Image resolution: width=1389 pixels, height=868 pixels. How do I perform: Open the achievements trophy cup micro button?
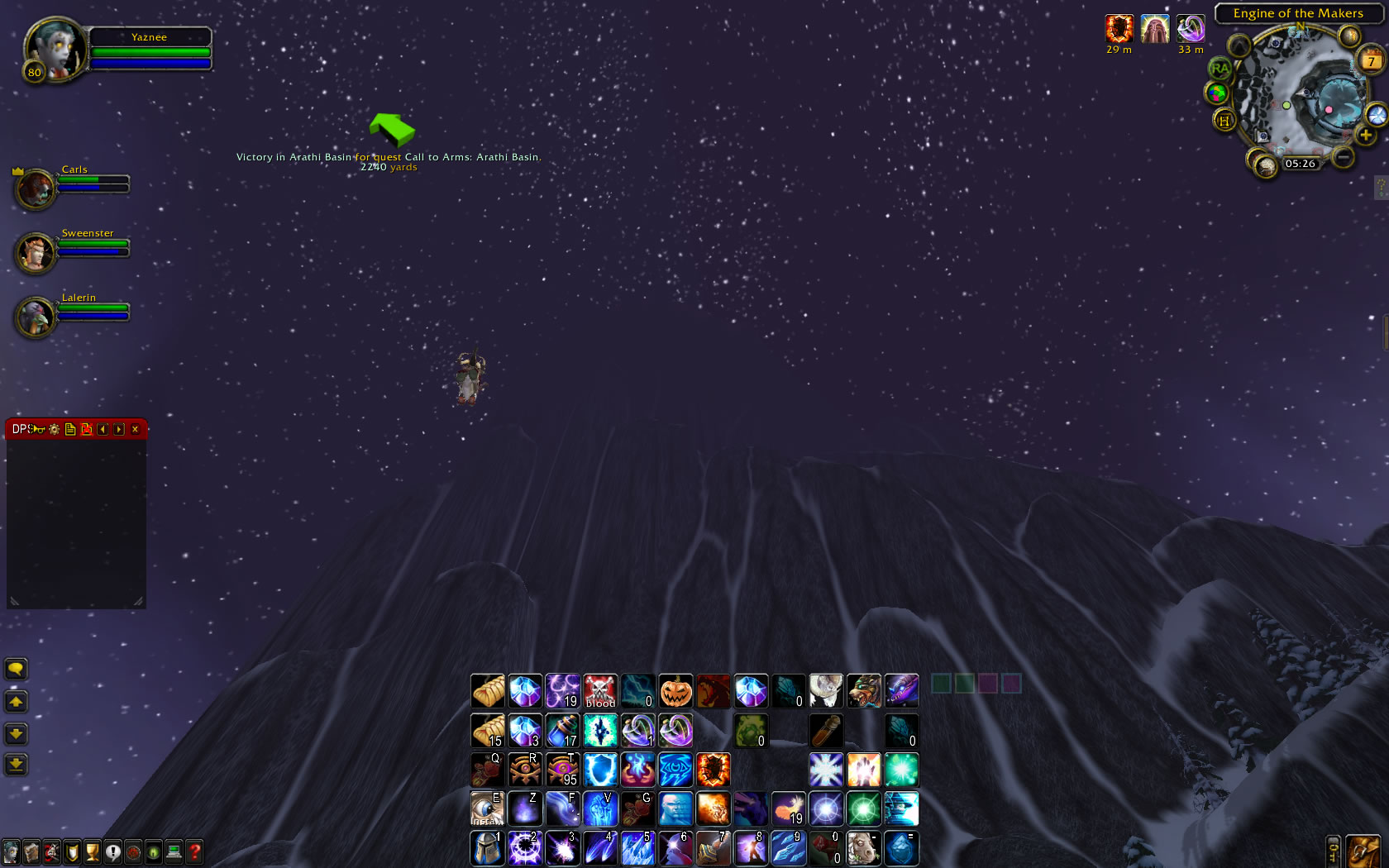pos(93,851)
